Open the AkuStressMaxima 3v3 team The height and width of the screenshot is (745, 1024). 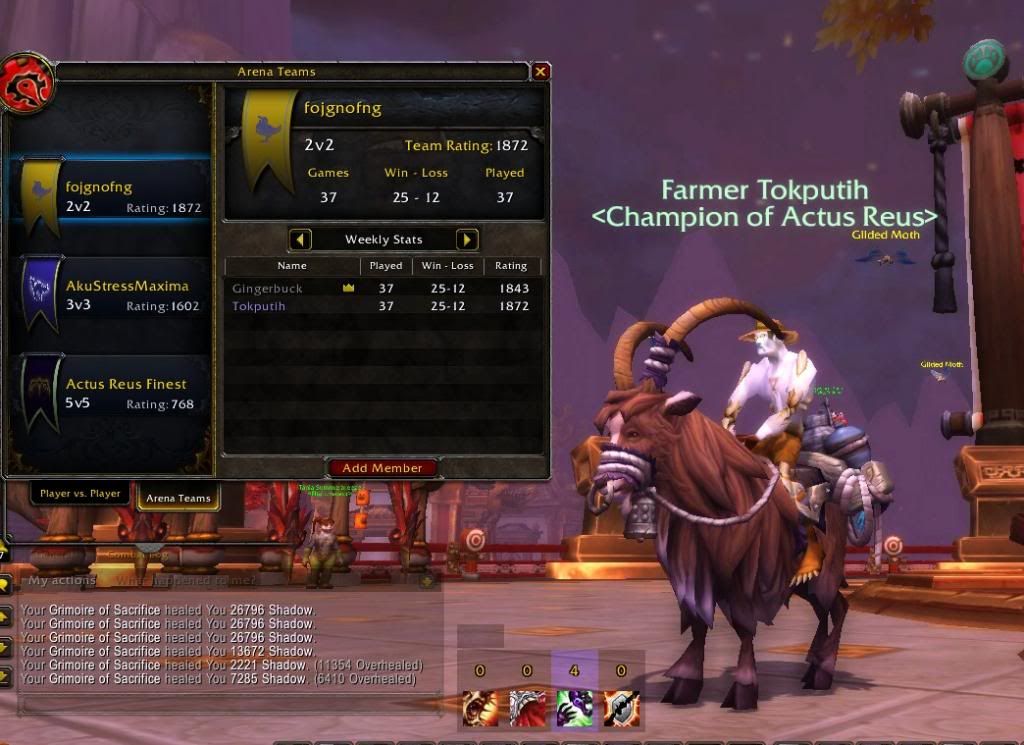[x=112, y=295]
